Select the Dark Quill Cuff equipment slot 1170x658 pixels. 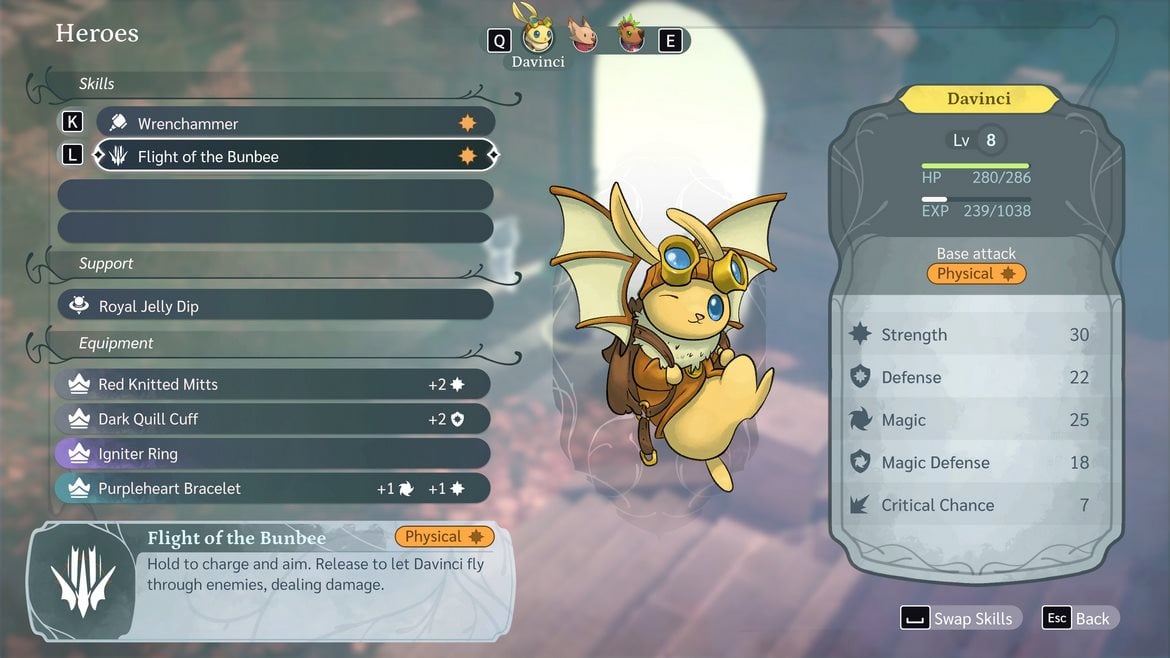[x=273, y=419]
